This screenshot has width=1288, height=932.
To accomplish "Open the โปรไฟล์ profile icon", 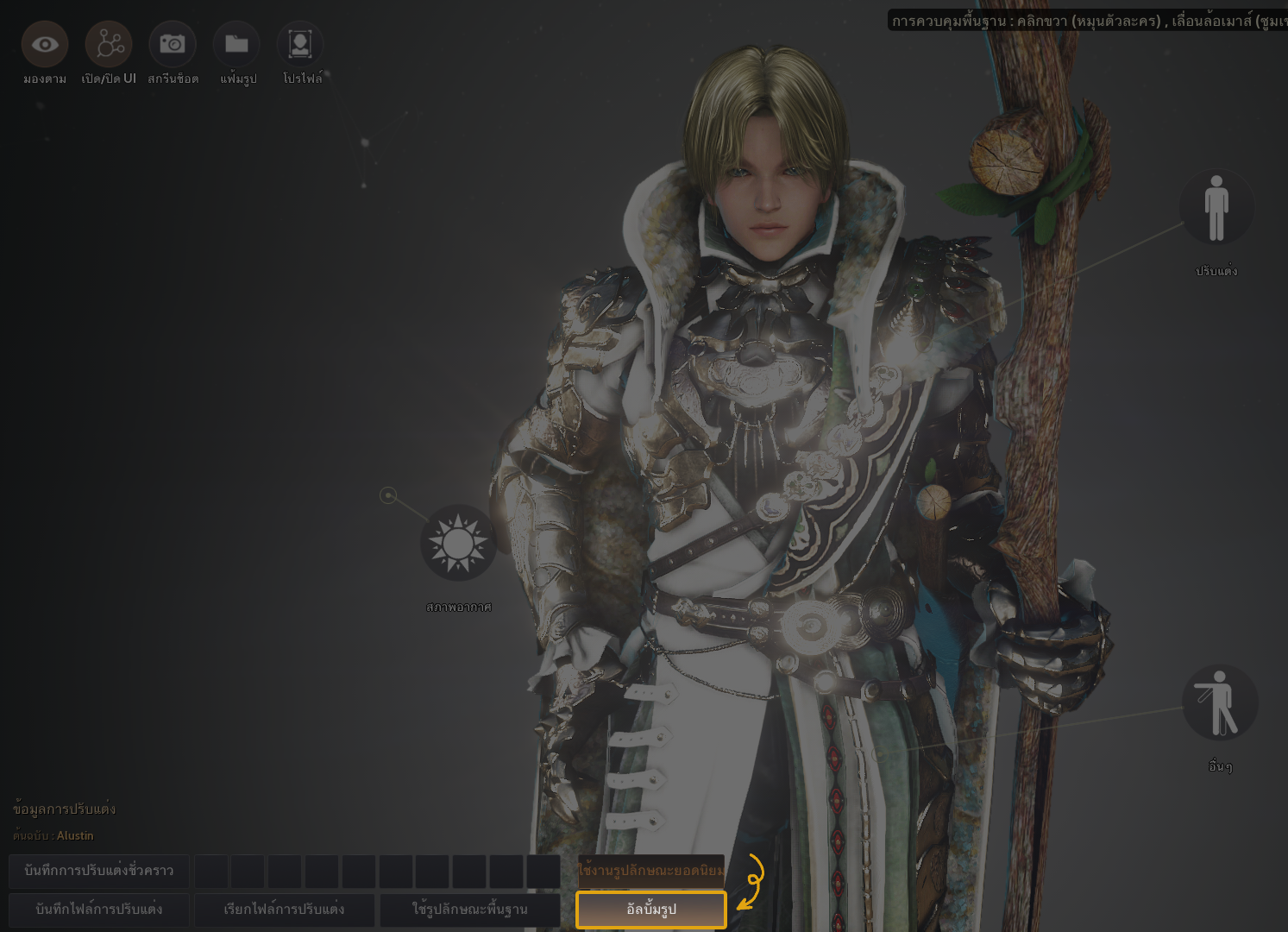I will [300, 44].
